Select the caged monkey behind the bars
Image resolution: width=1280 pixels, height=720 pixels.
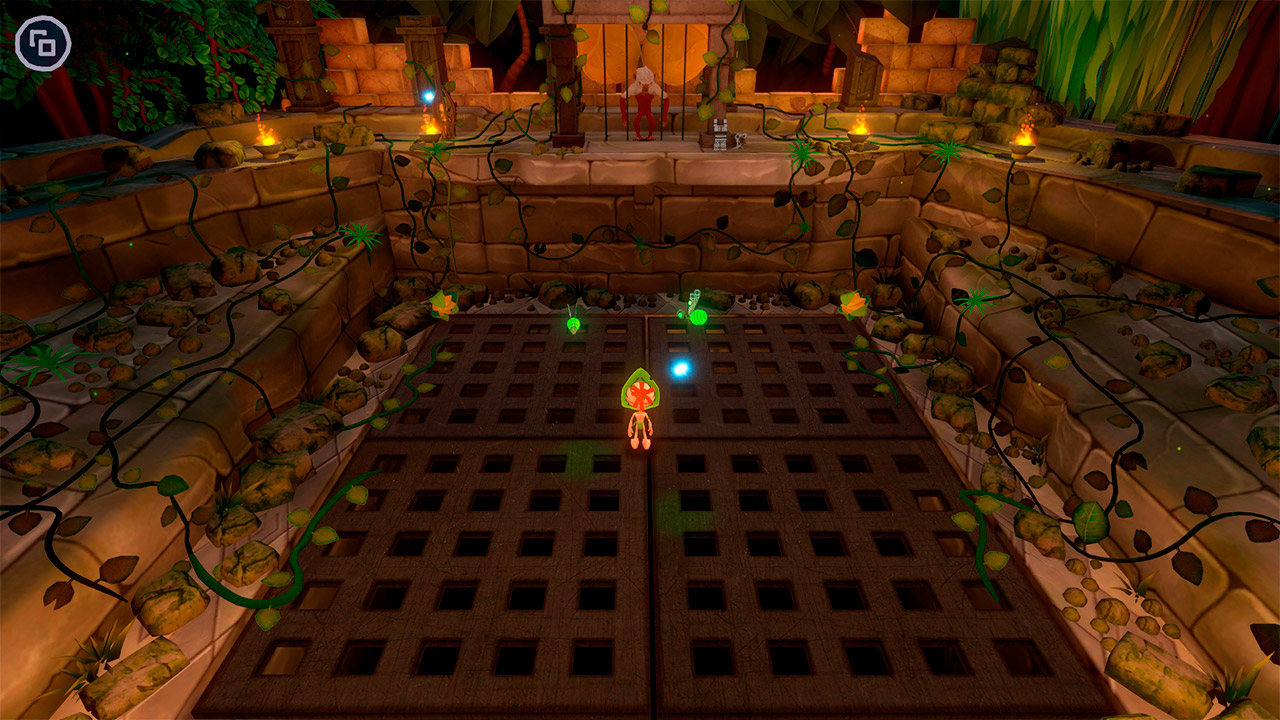click(644, 105)
